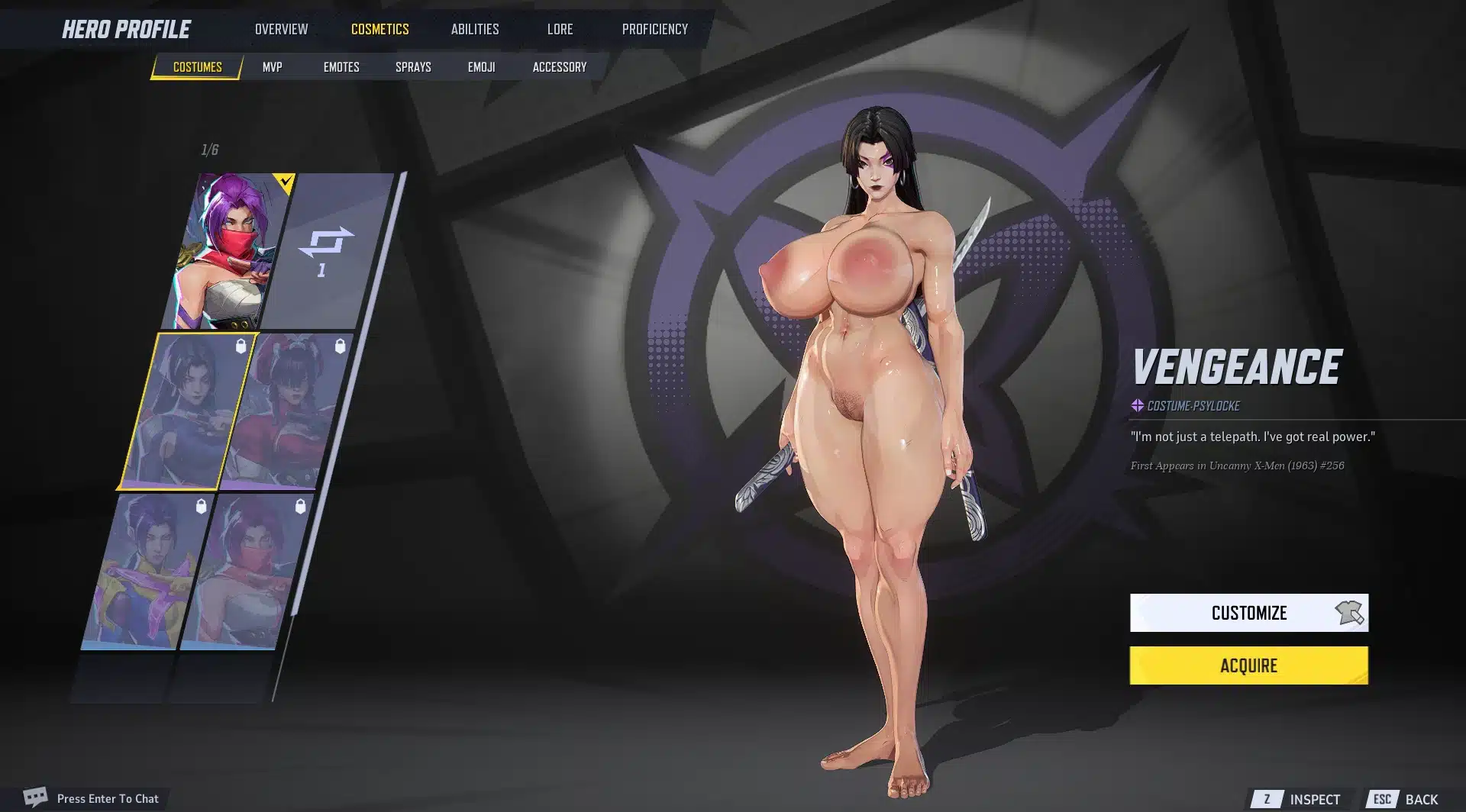Choose the highlighted Vengeance costume thumbnail
The height and width of the screenshot is (812, 1466).
click(186, 411)
